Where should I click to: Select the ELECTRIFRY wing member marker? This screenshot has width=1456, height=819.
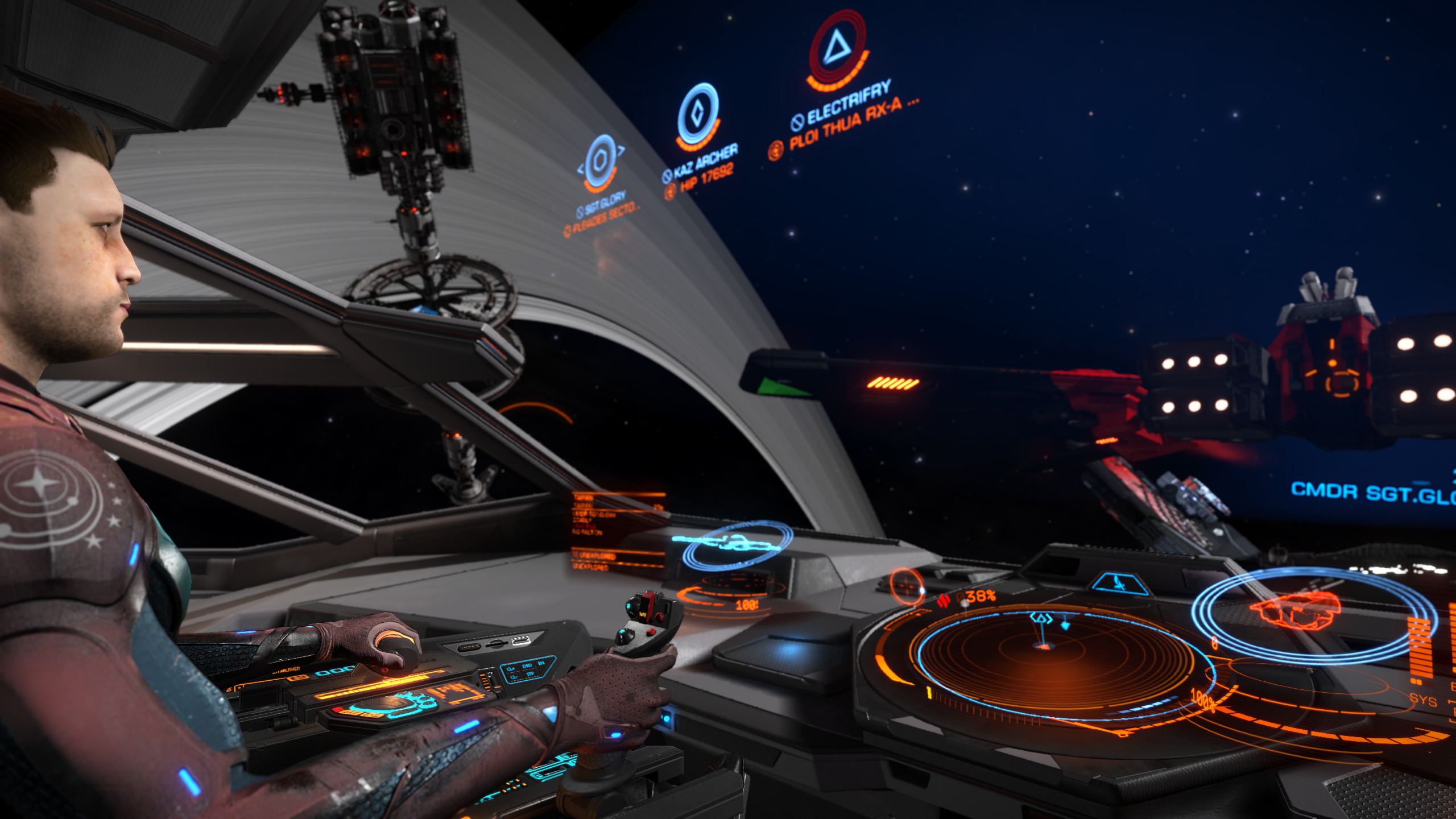[x=837, y=47]
